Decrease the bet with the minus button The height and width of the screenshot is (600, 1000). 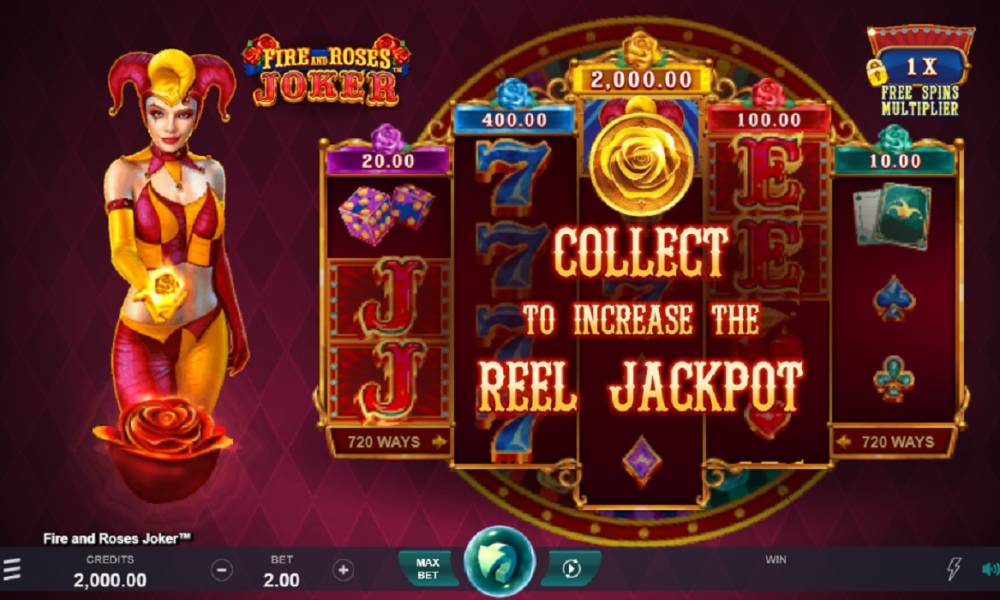coord(222,570)
